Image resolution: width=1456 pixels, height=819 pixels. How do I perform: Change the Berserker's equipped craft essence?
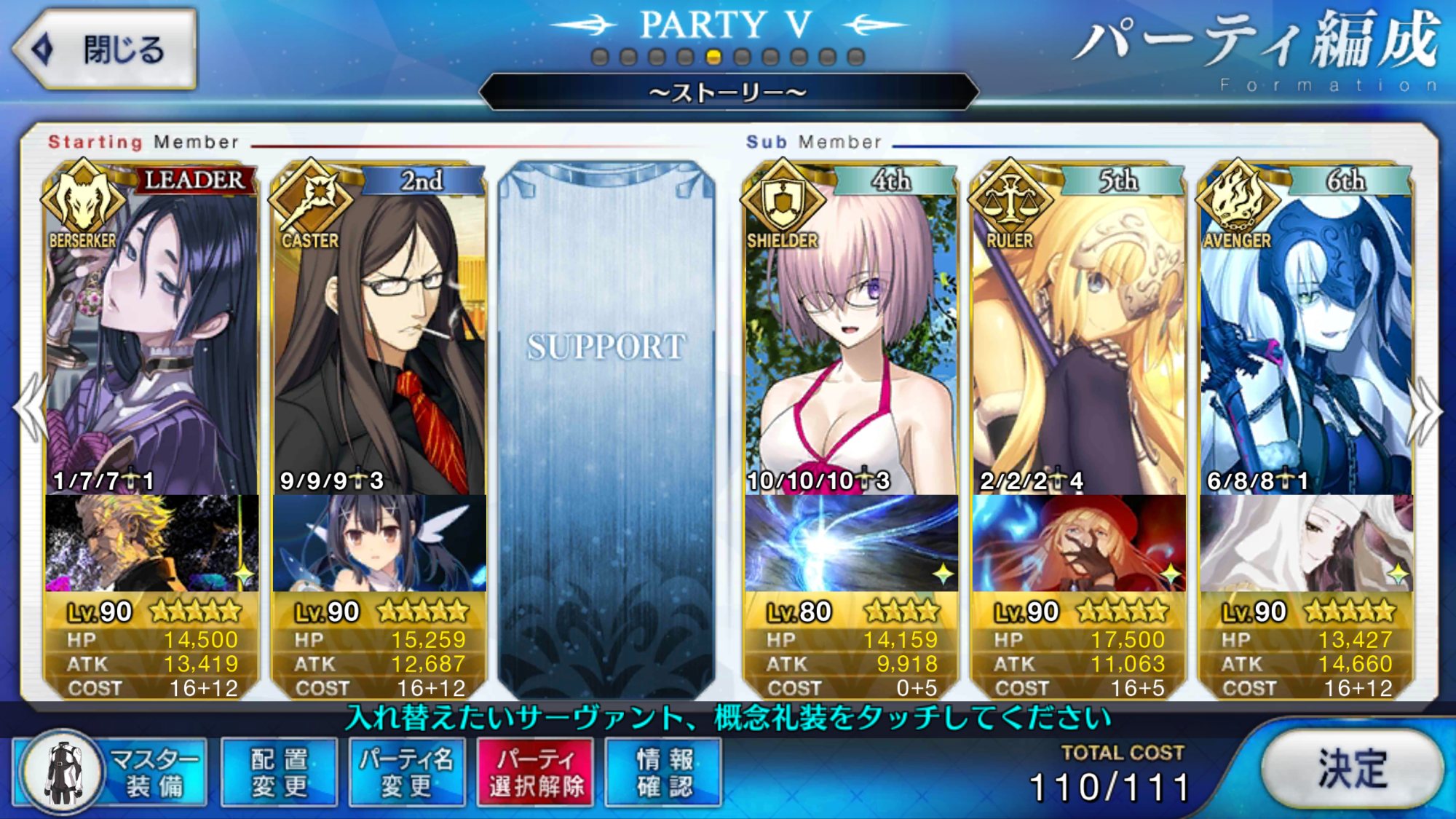click(x=151, y=543)
